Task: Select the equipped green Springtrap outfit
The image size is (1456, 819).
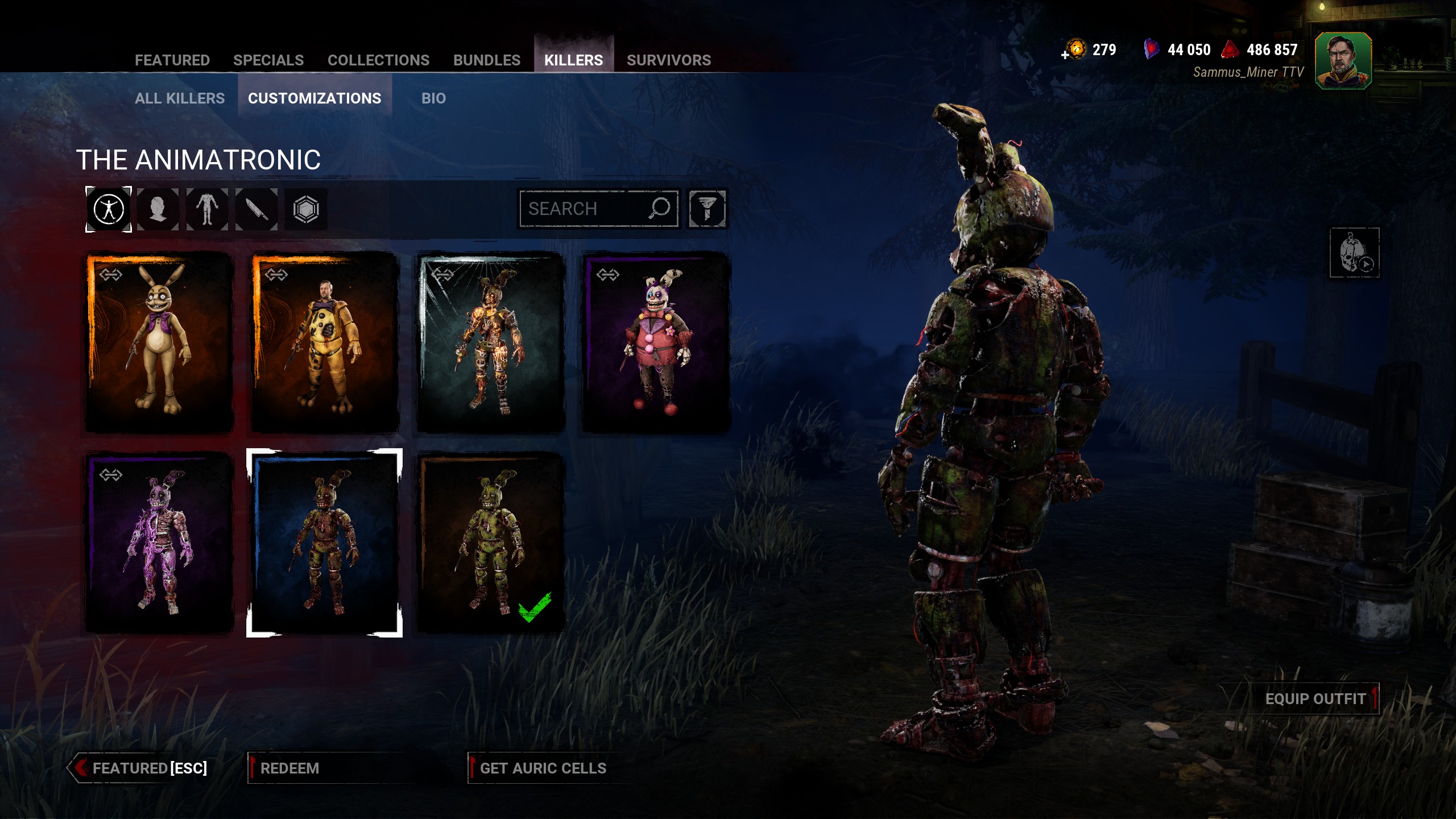Action: (x=490, y=543)
